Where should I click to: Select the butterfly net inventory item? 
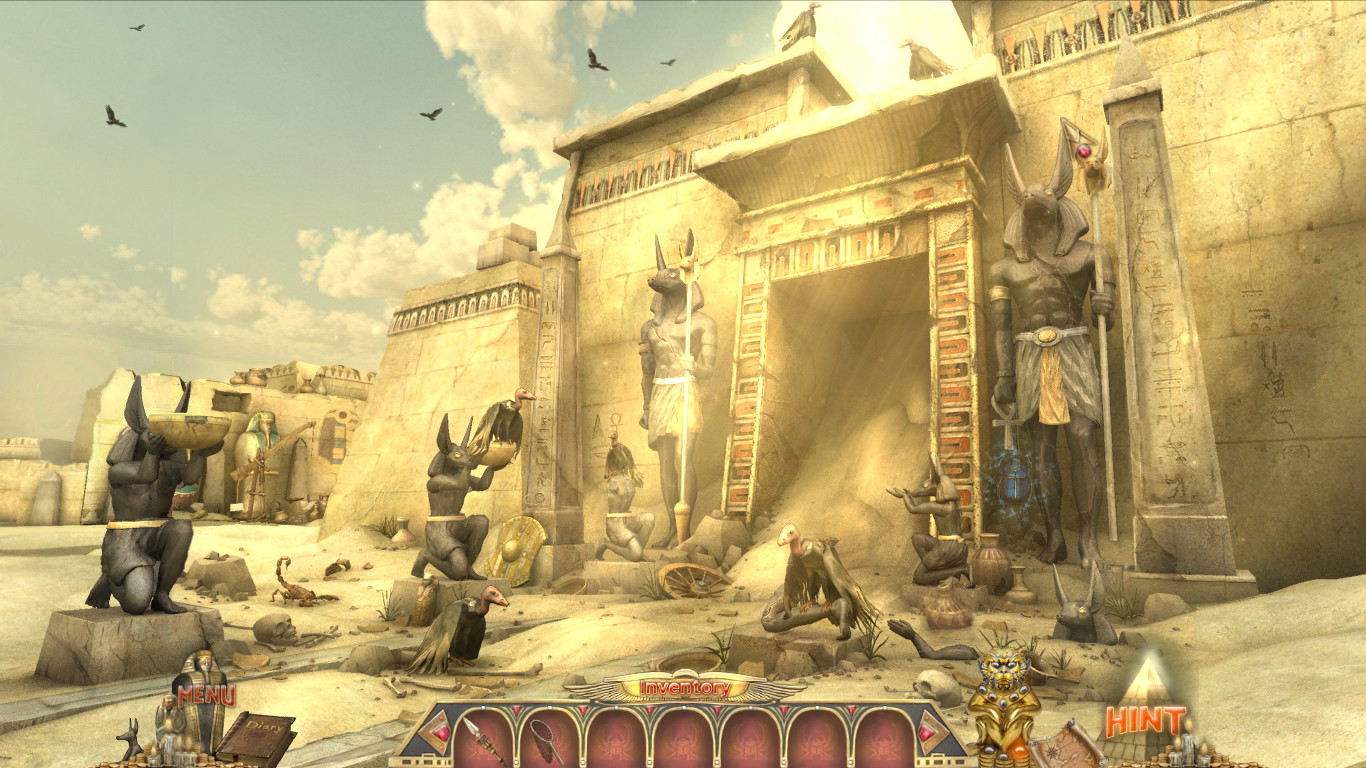pos(546,740)
